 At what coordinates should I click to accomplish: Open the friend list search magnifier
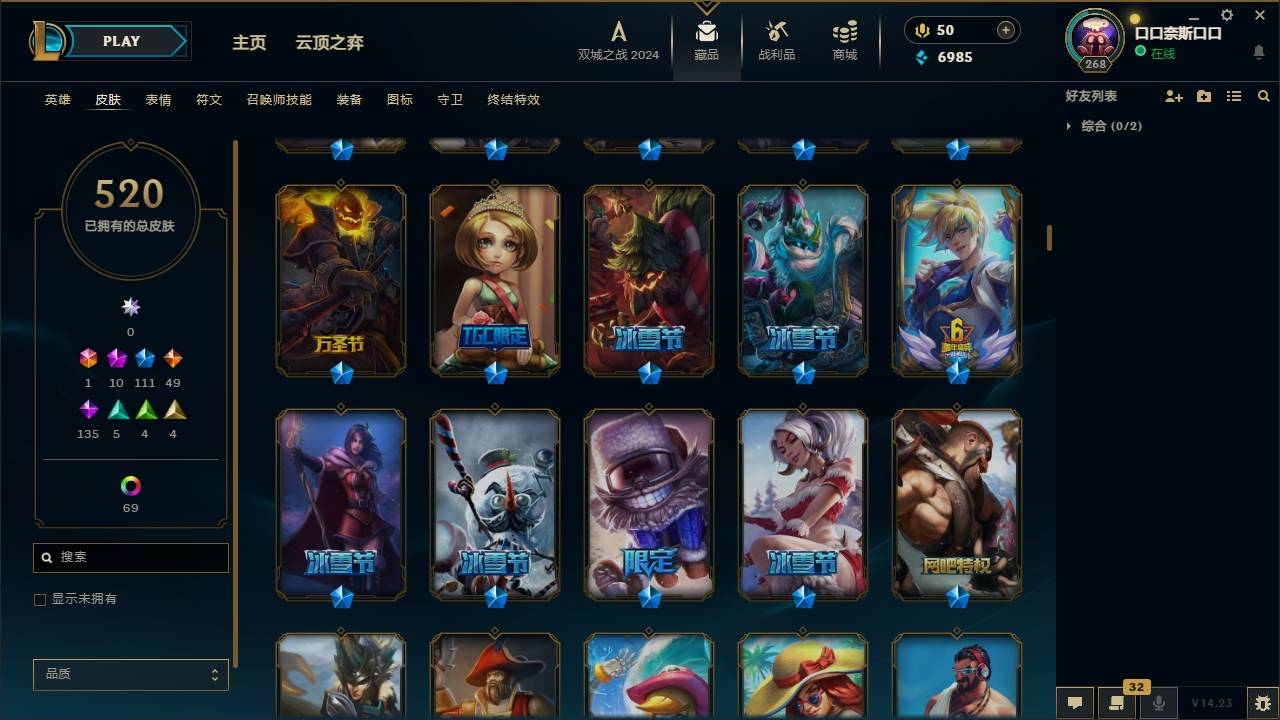(1264, 96)
